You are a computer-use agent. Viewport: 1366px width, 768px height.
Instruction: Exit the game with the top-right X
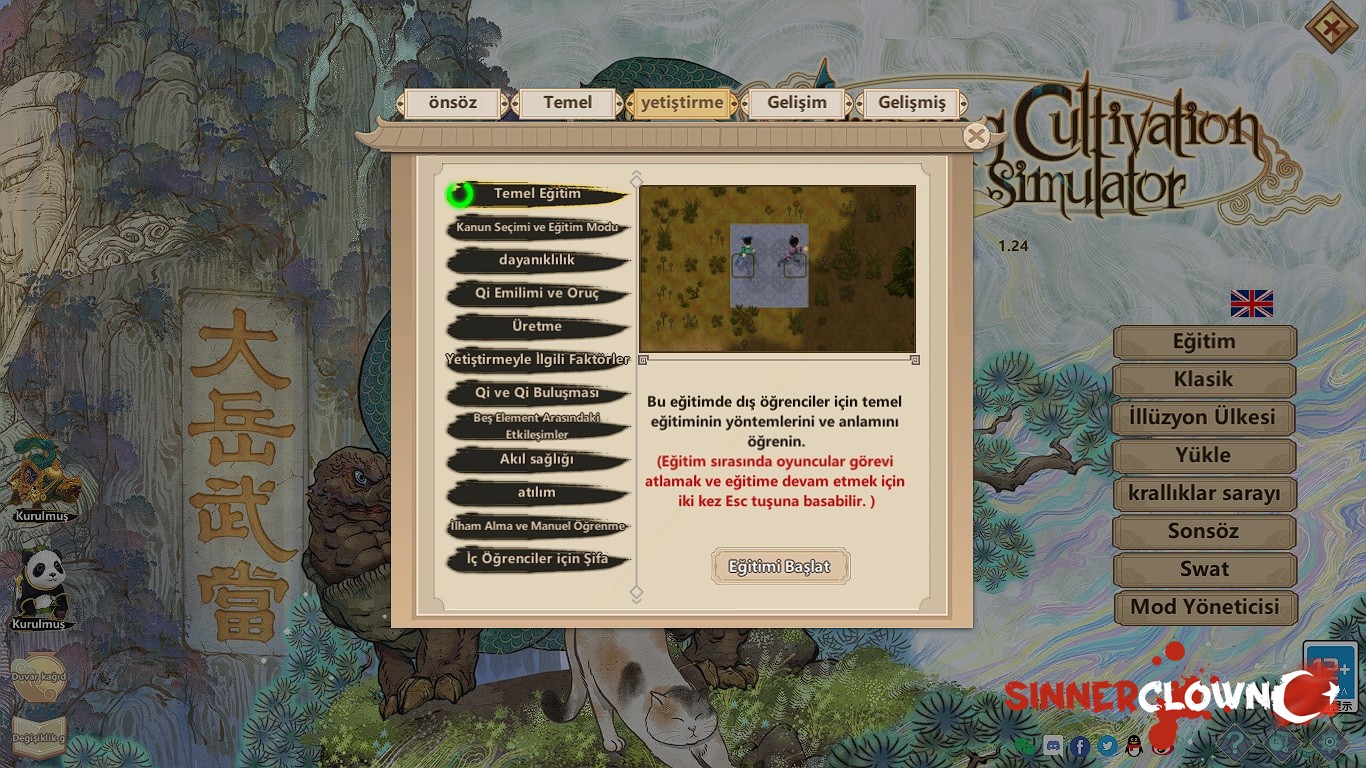click(1331, 30)
